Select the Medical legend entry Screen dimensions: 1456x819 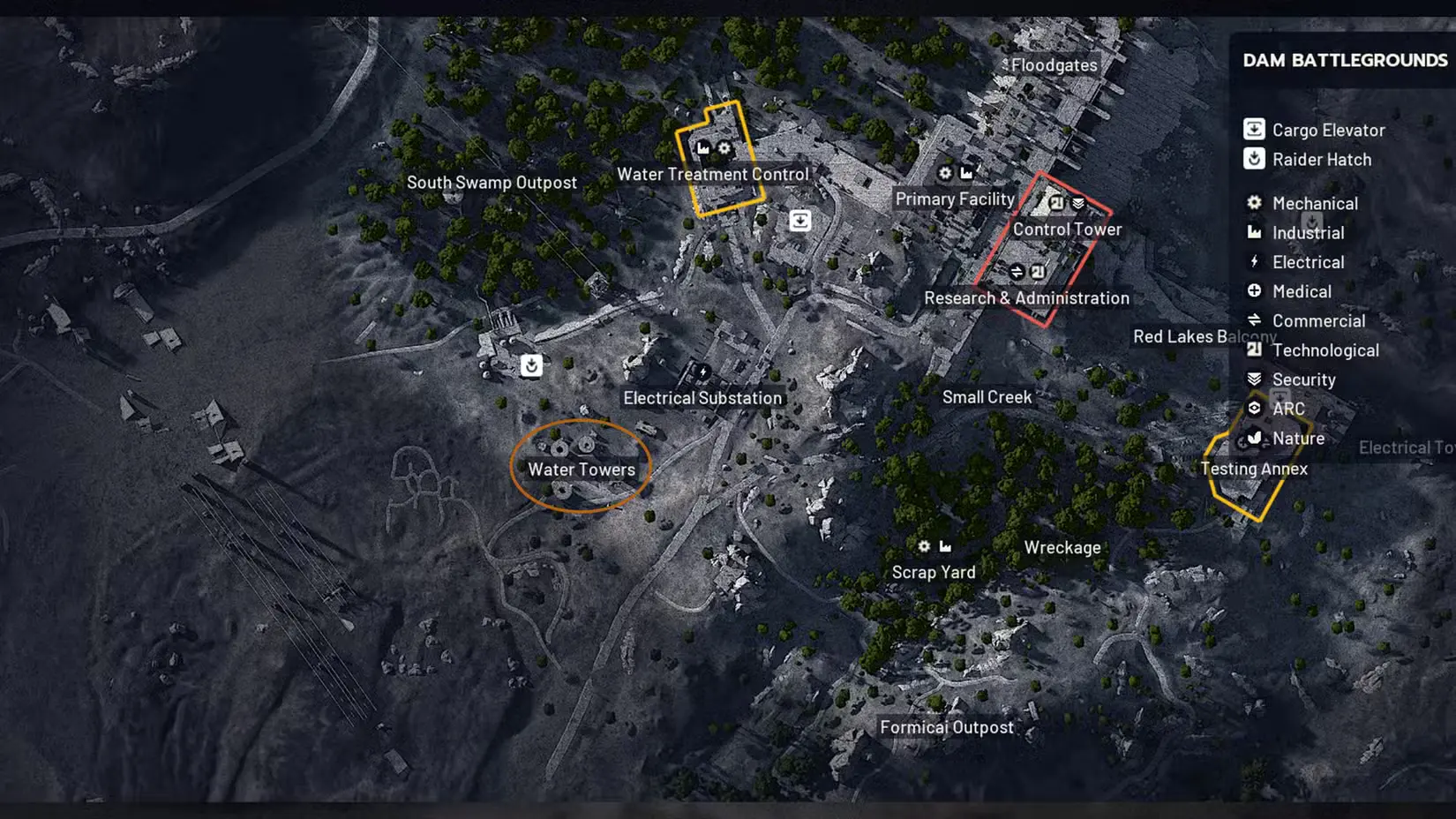(1288, 291)
